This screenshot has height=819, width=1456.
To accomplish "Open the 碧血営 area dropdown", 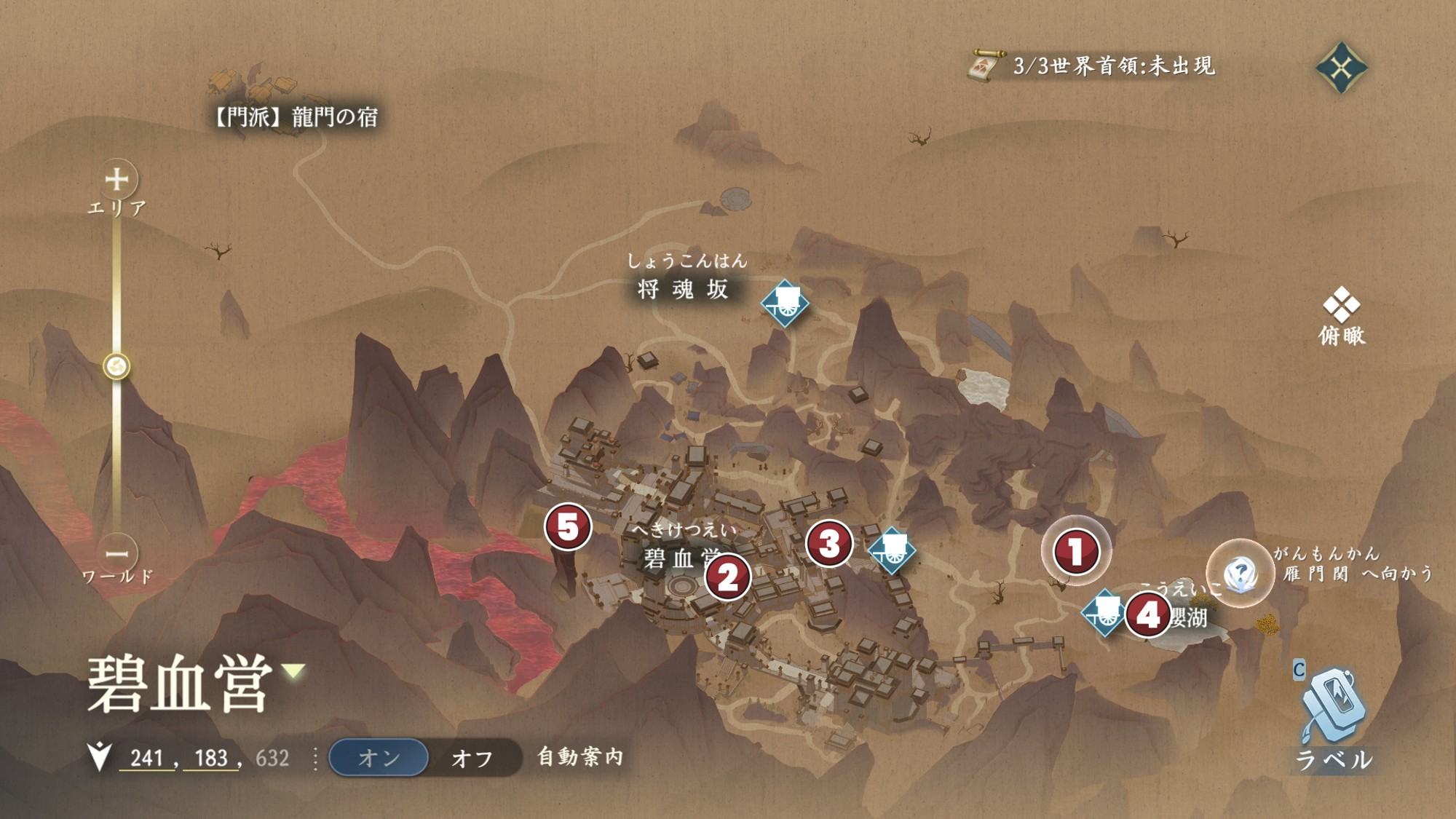I will (x=294, y=670).
